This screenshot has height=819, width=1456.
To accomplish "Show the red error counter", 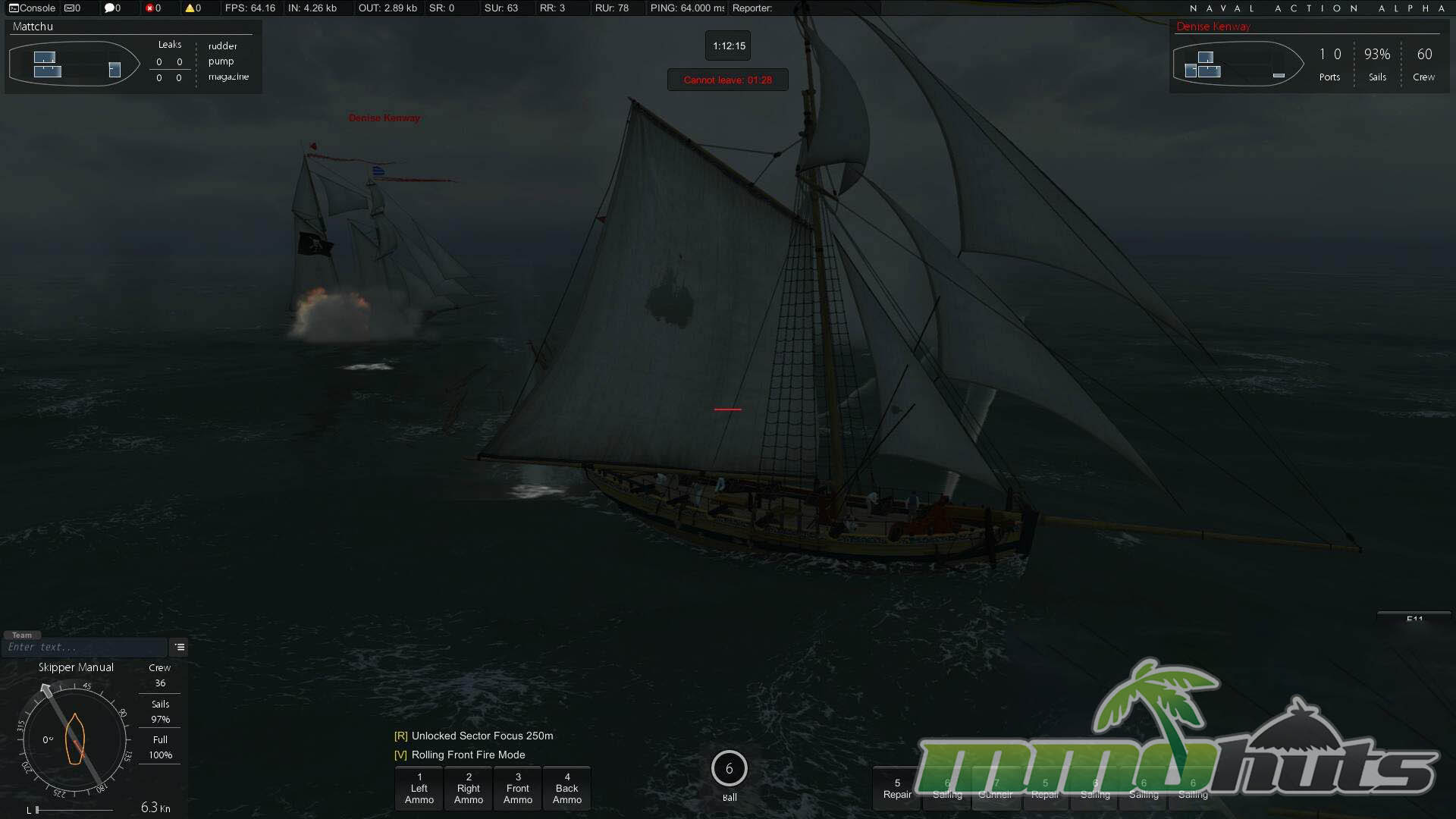I will 152,8.
